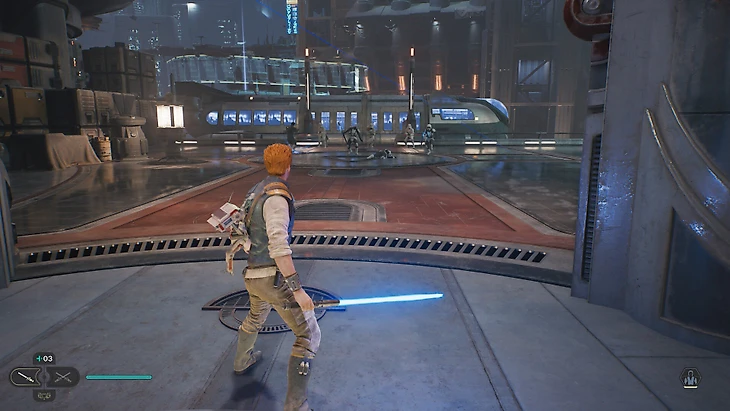Image resolution: width=730 pixels, height=411 pixels.
Task: Select the single-blade lightsaber stance icon
Action: (27, 377)
